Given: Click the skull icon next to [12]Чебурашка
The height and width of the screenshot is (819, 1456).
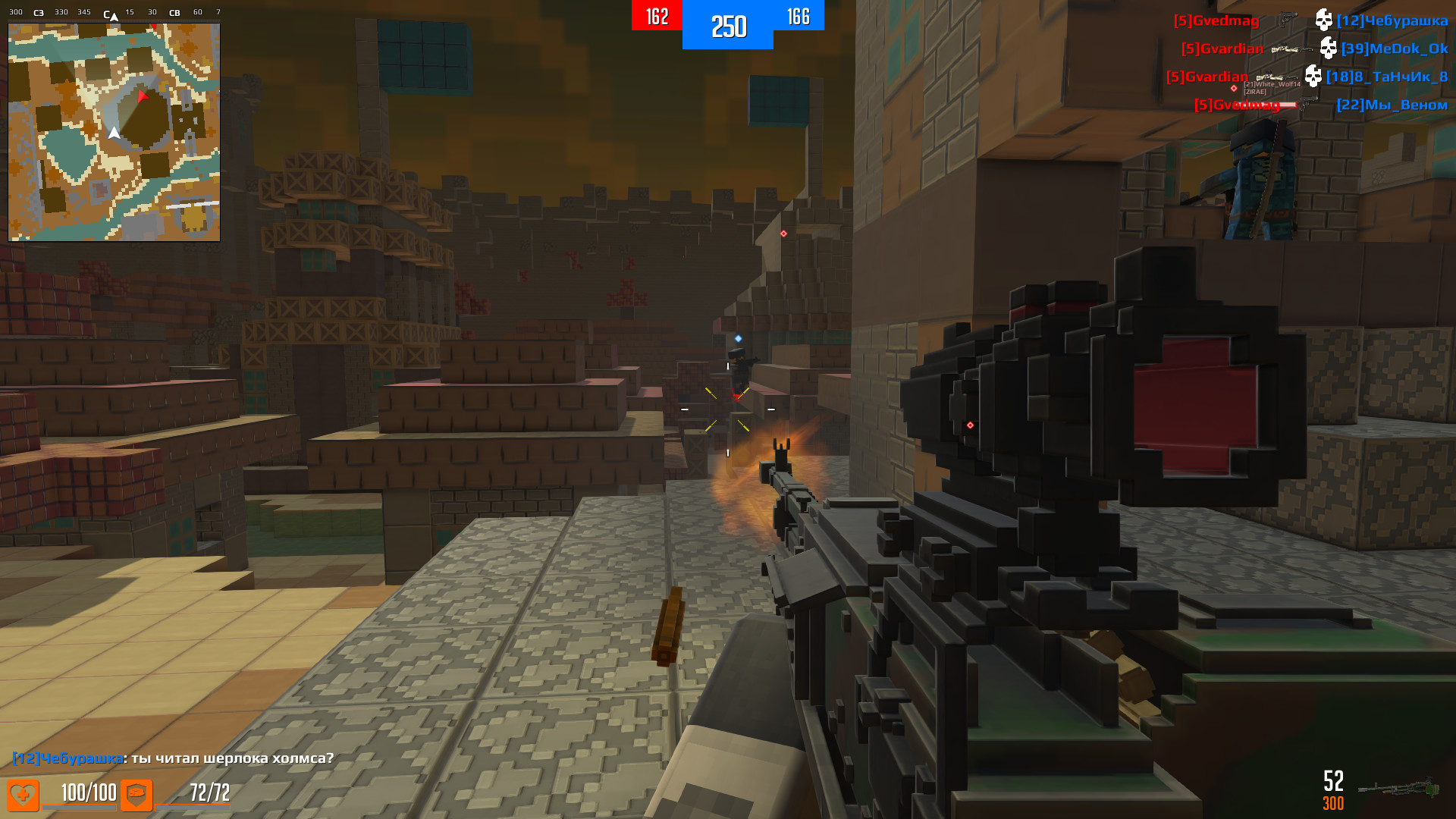Looking at the screenshot, I should tap(1325, 20).
